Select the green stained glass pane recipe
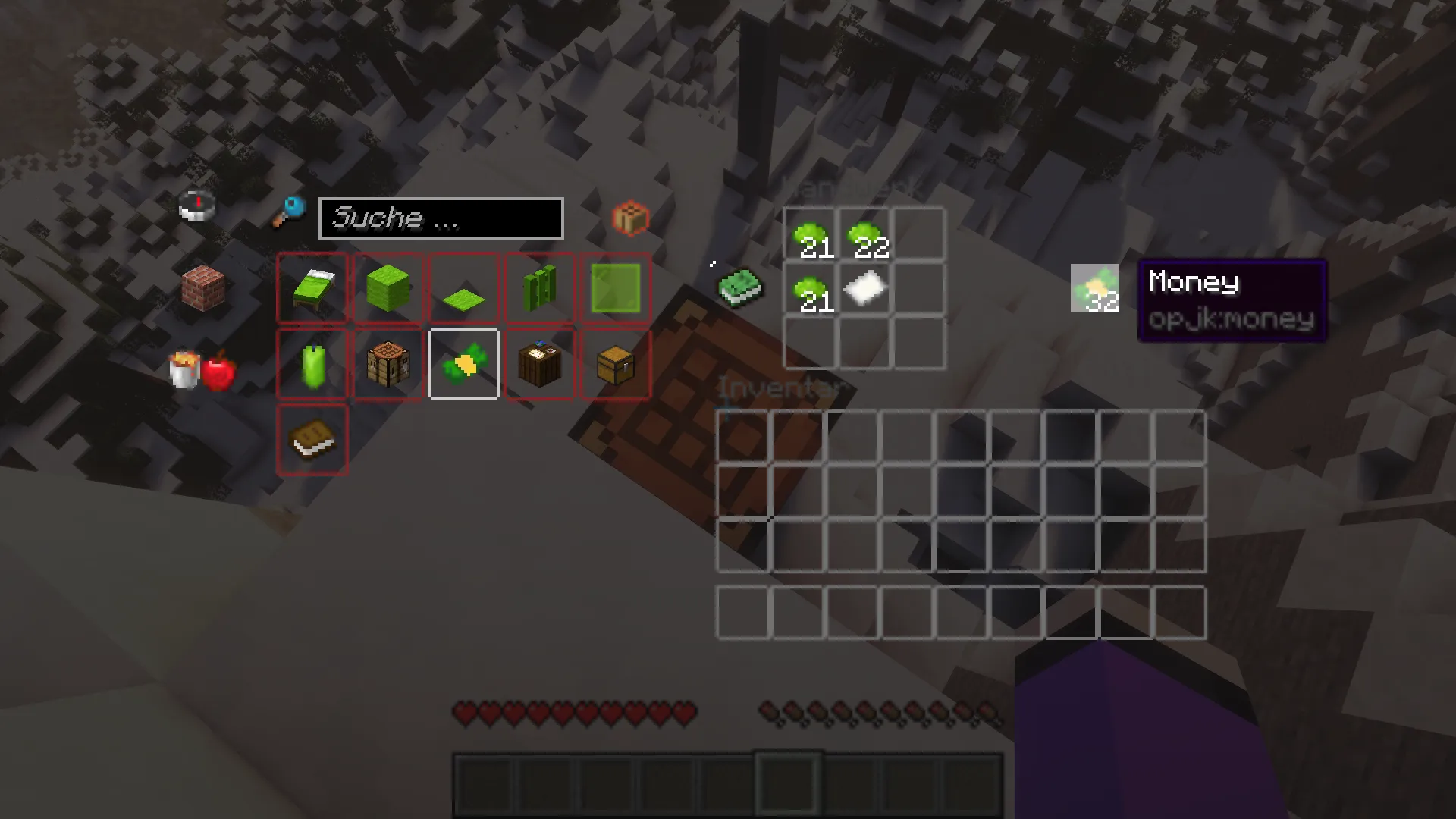 click(x=615, y=288)
